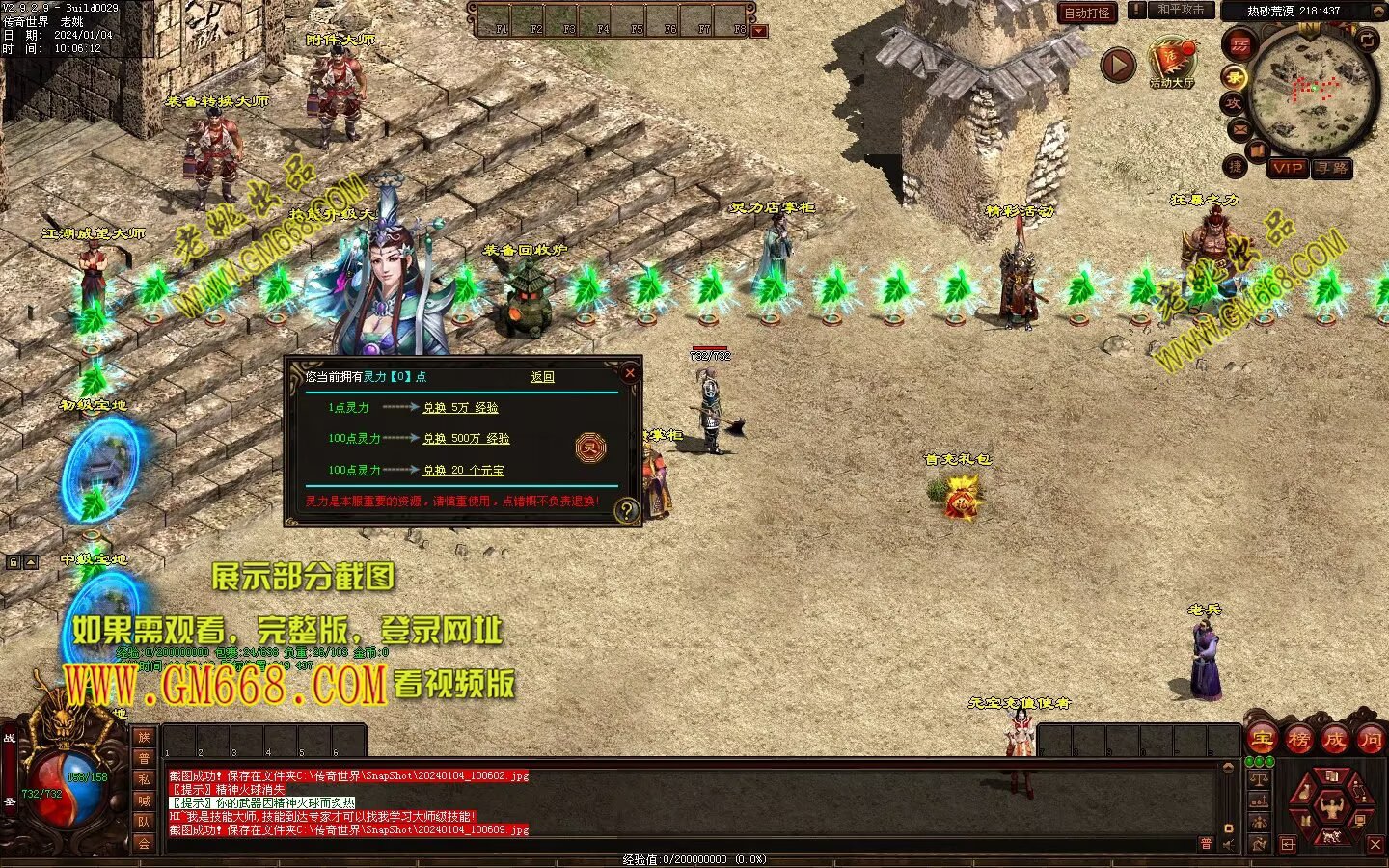Image resolution: width=1389 pixels, height=868 pixels.
Task: Exchange 1 灵力 for 5万 经验
Action: 460,408
